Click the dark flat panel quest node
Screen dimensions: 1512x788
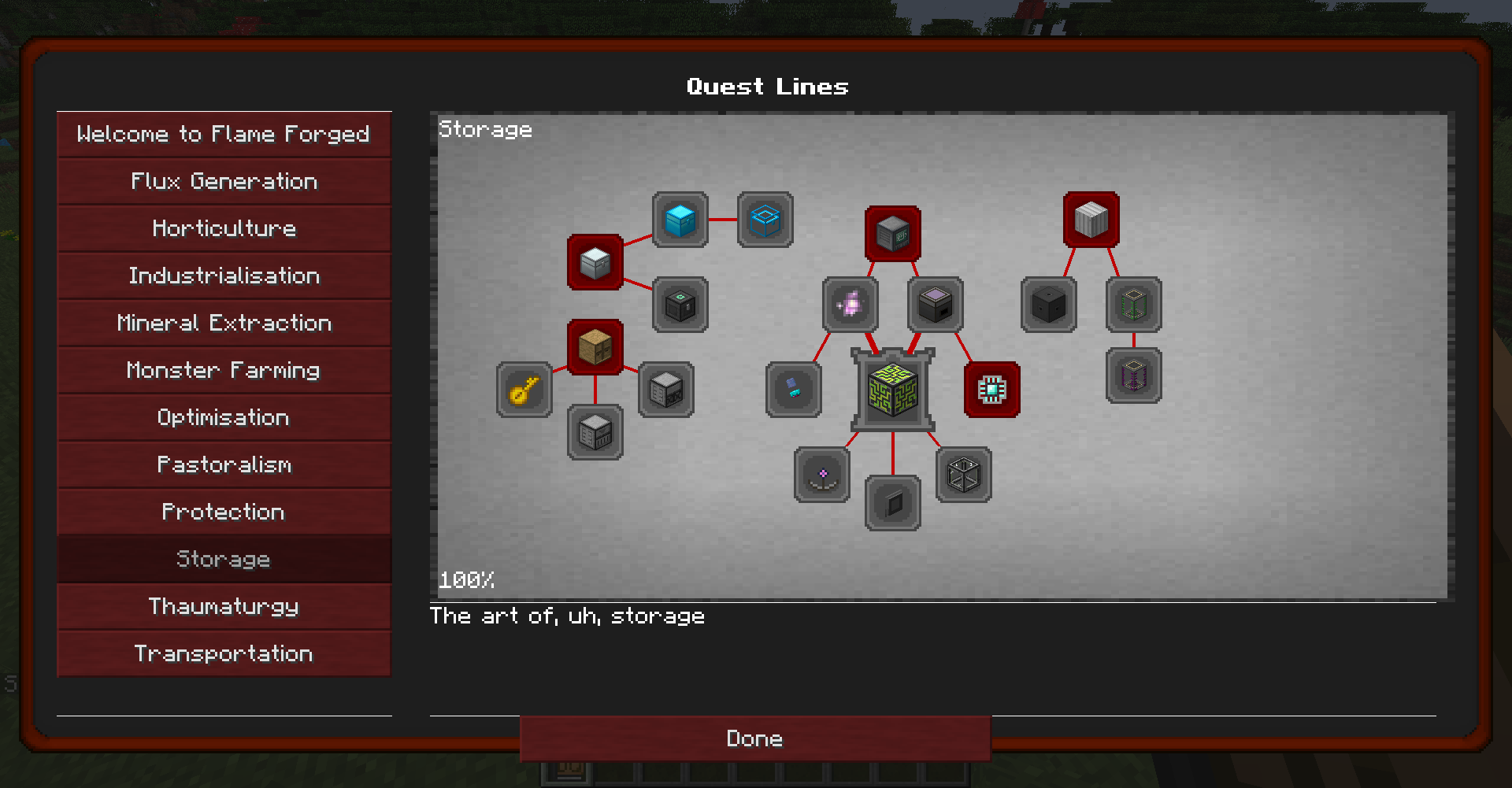pyautogui.click(x=892, y=504)
